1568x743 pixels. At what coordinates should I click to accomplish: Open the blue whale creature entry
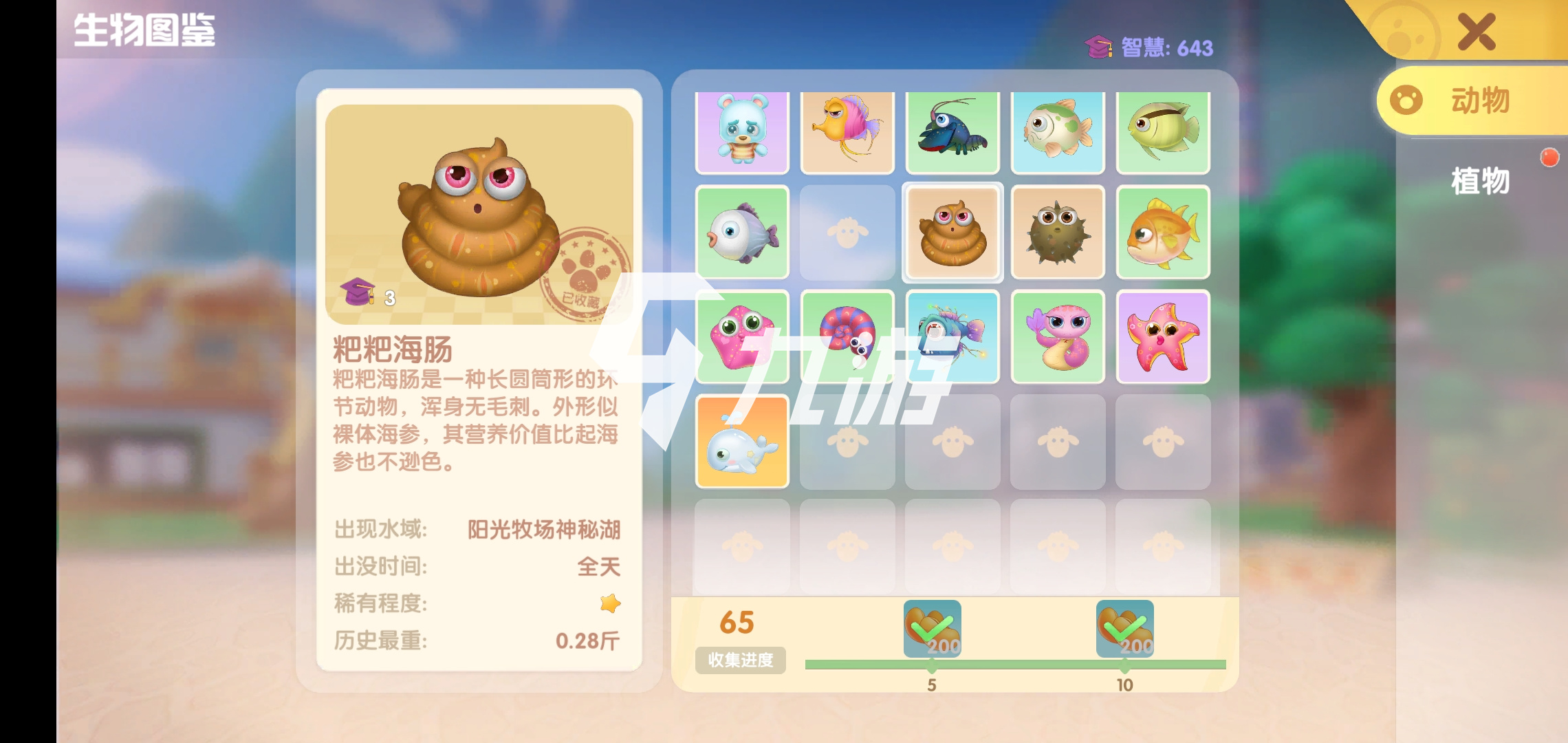click(x=741, y=442)
